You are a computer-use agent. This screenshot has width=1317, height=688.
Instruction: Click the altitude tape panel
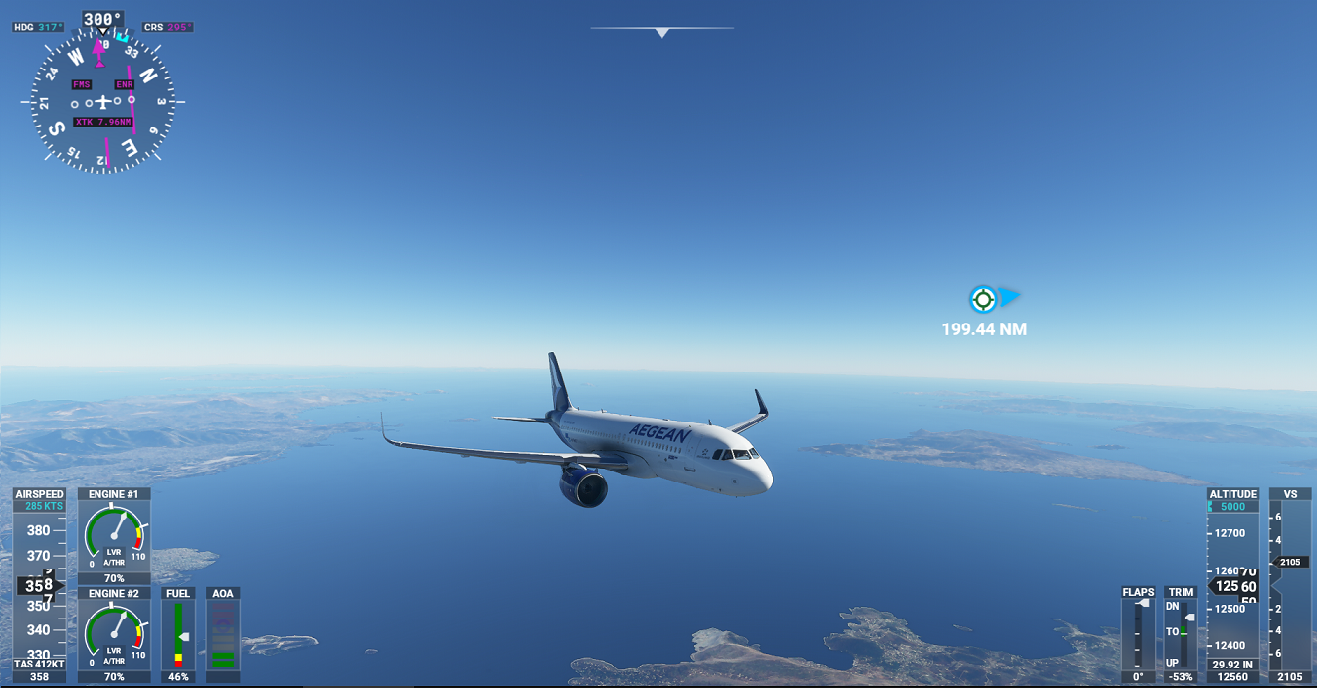(1233, 586)
